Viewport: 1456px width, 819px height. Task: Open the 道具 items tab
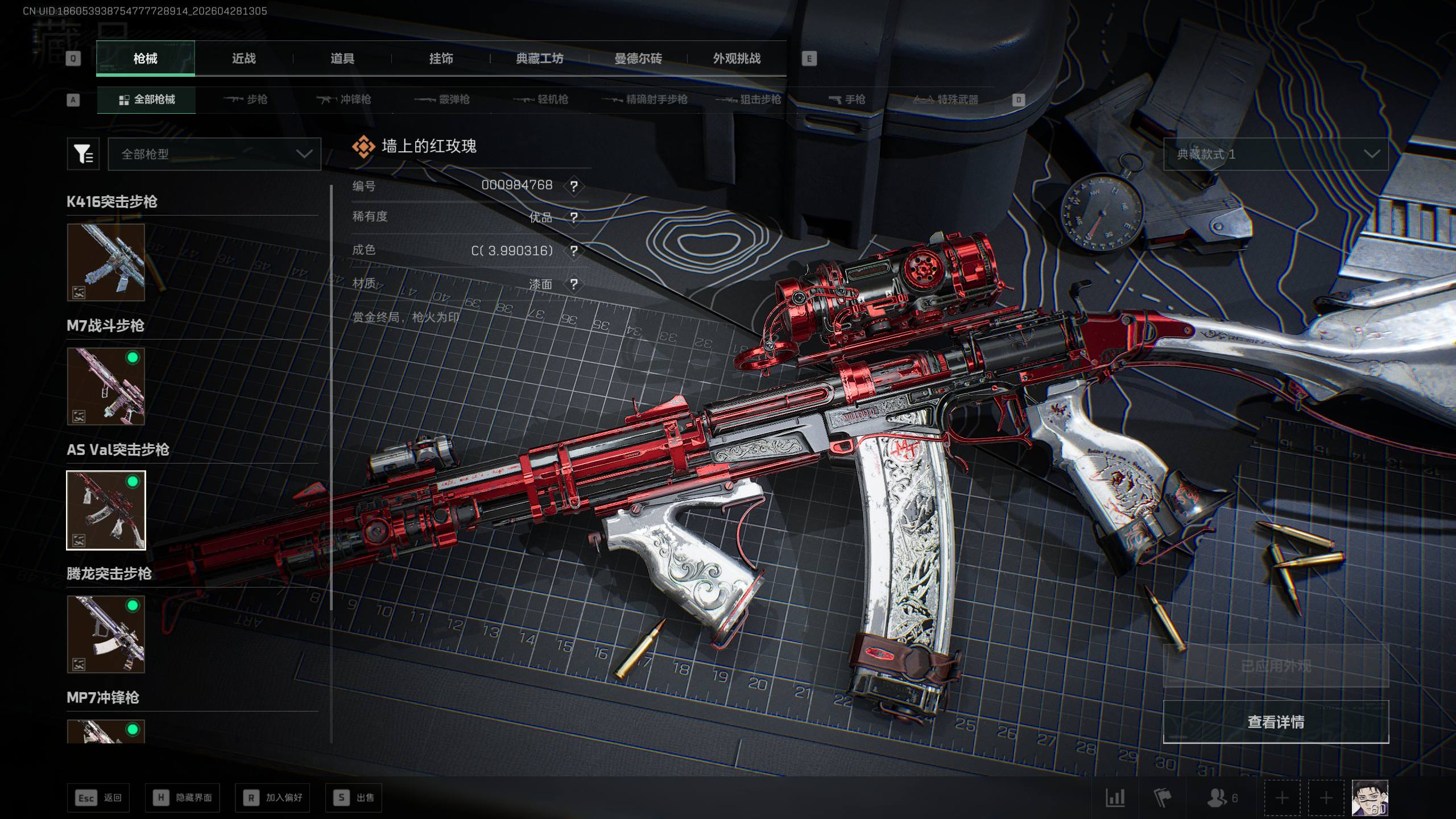(x=342, y=59)
